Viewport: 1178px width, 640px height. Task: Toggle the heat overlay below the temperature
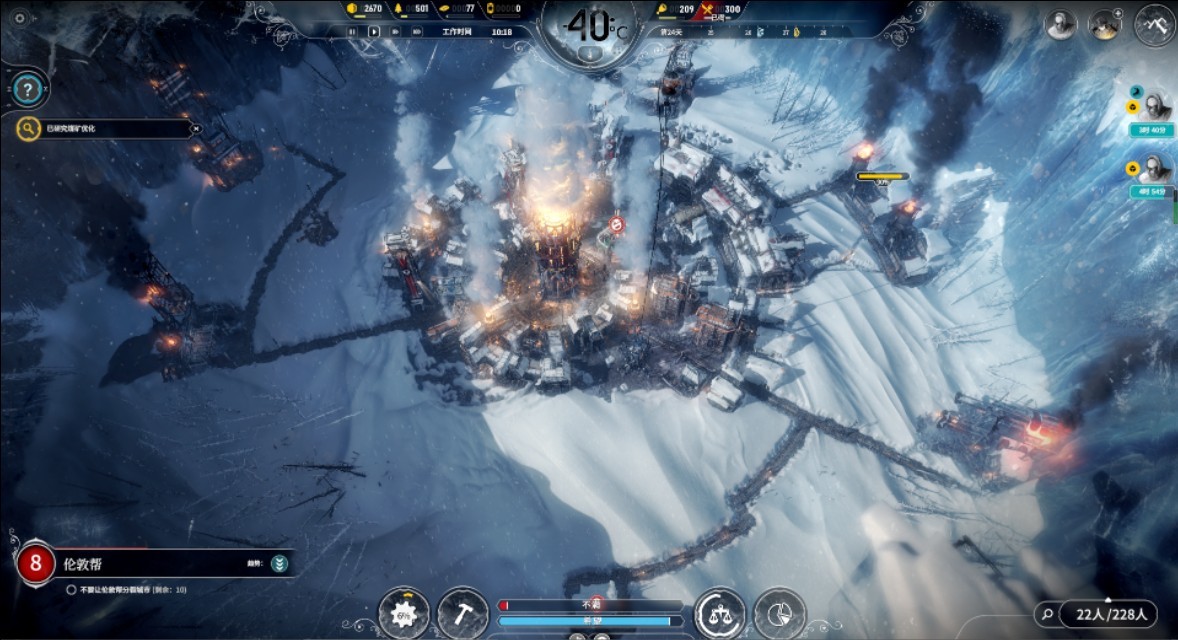click(590, 52)
